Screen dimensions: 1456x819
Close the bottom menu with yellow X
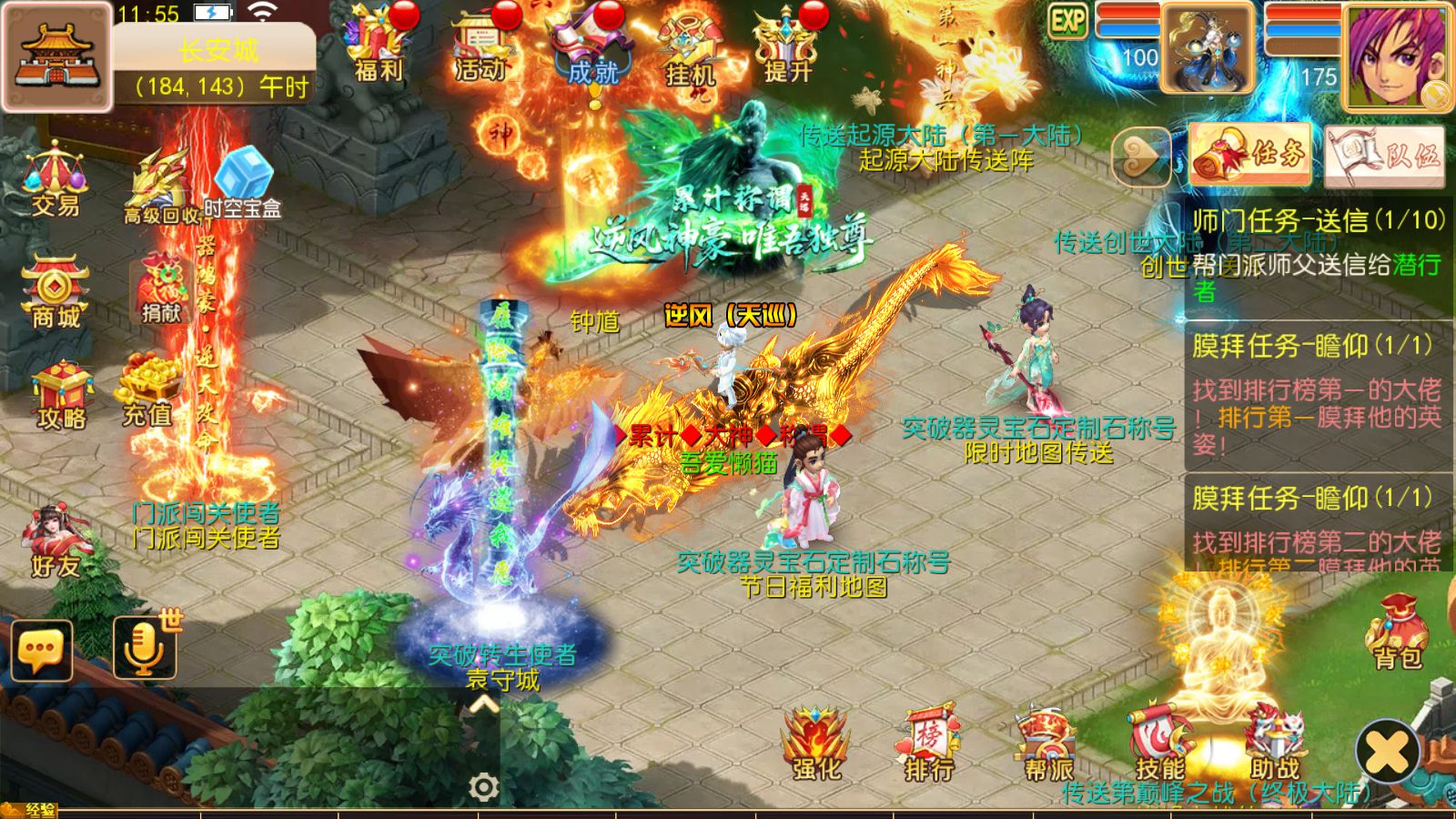(1387, 752)
